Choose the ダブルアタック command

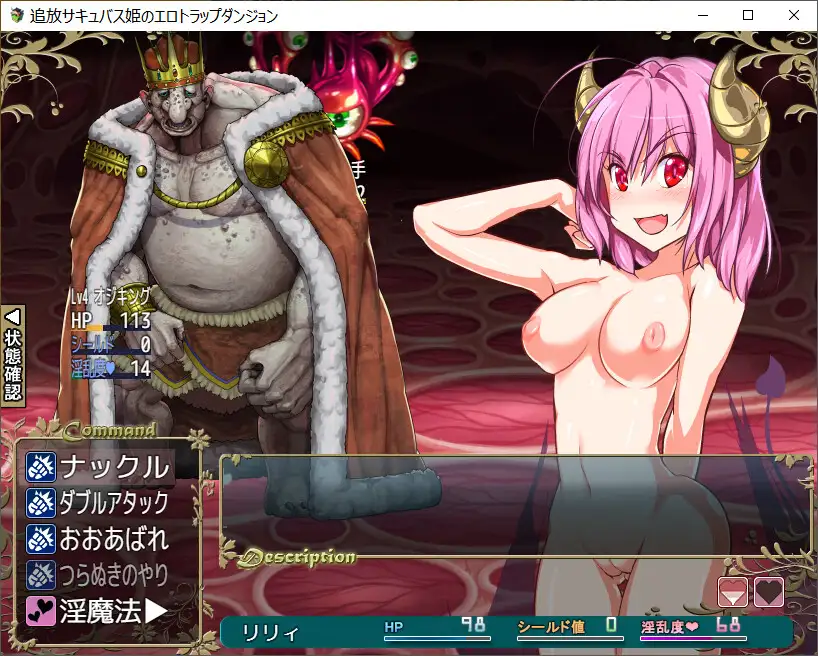[99, 502]
